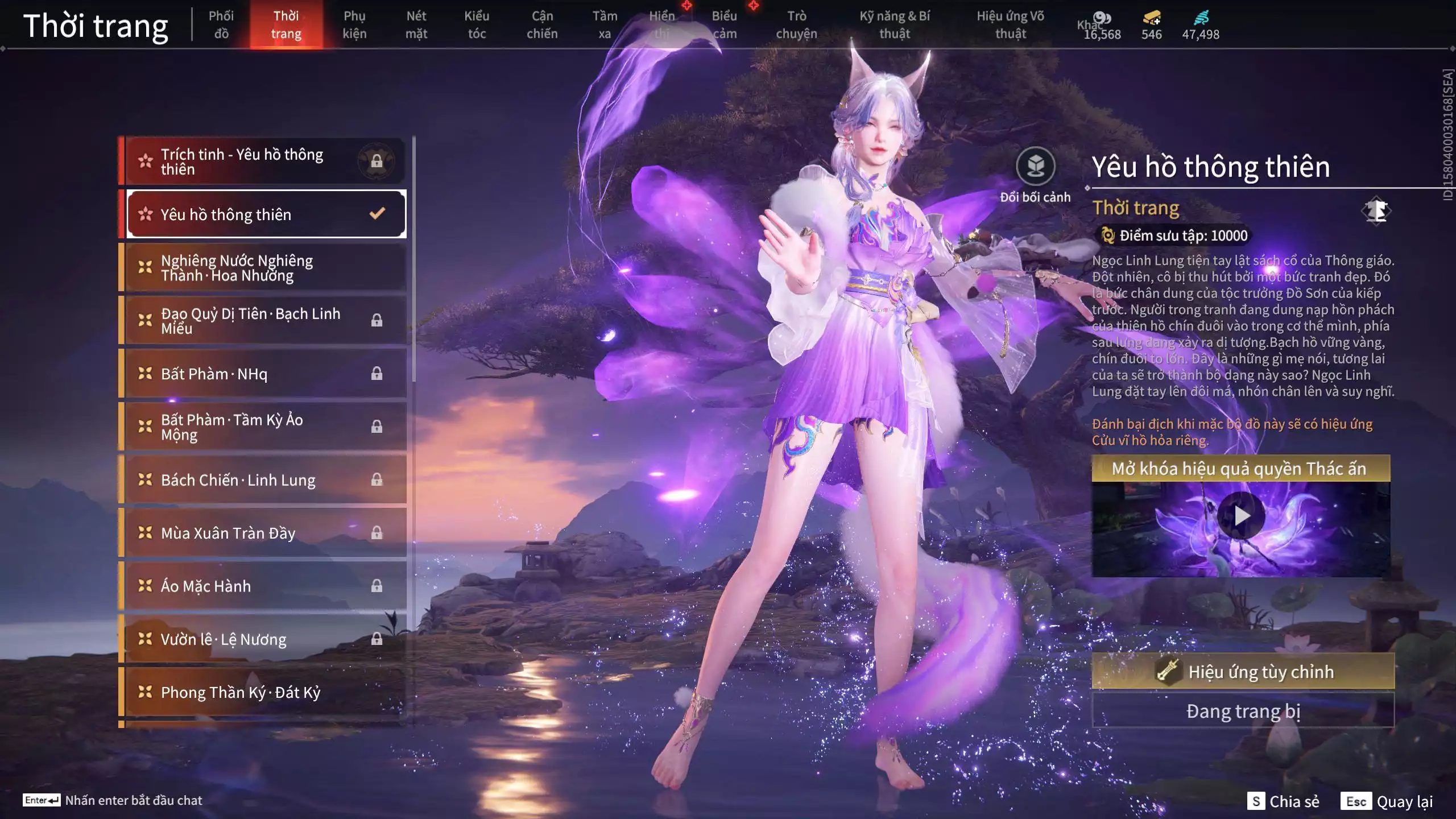Click the coin icon above 16,568 near Khác
This screenshot has width=1456, height=819.
[1102, 18]
